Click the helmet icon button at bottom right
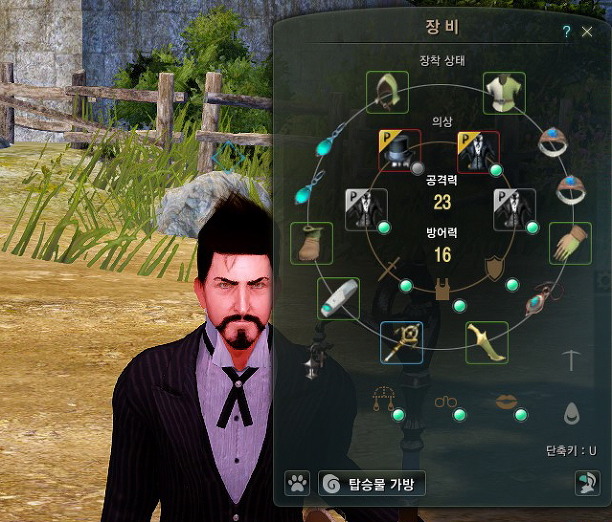612x522 pixels. coord(587,484)
